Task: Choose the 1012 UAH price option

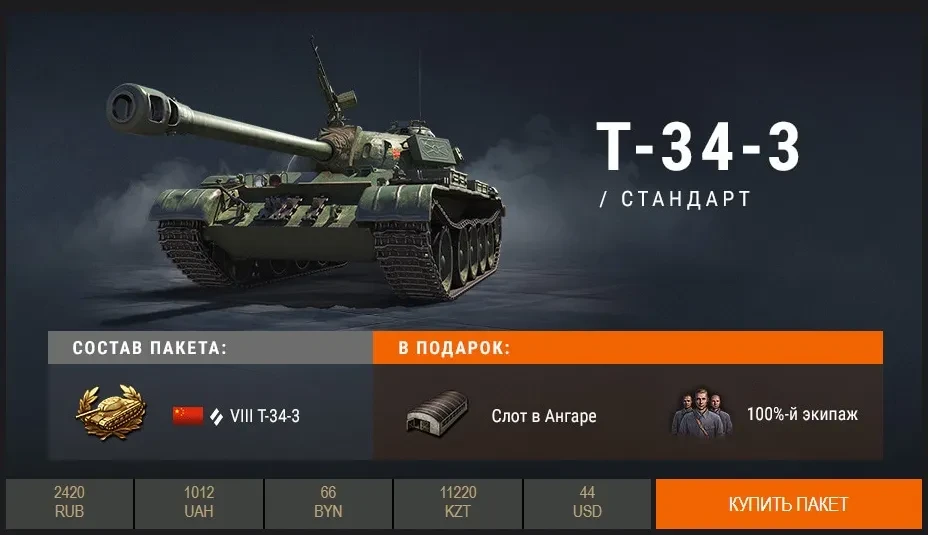Action: point(199,503)
